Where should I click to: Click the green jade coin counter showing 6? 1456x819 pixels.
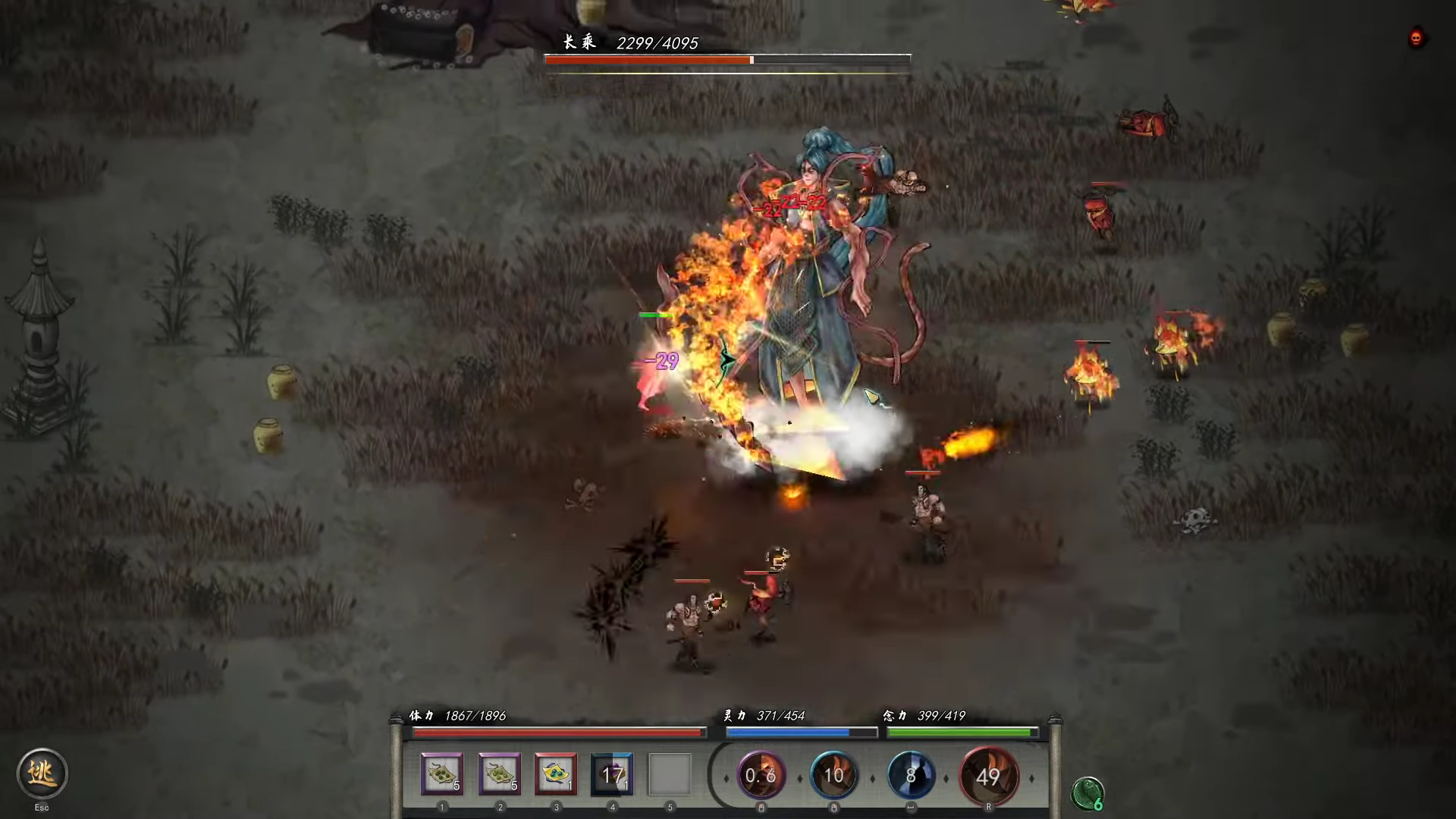(x=1087, y=793)
